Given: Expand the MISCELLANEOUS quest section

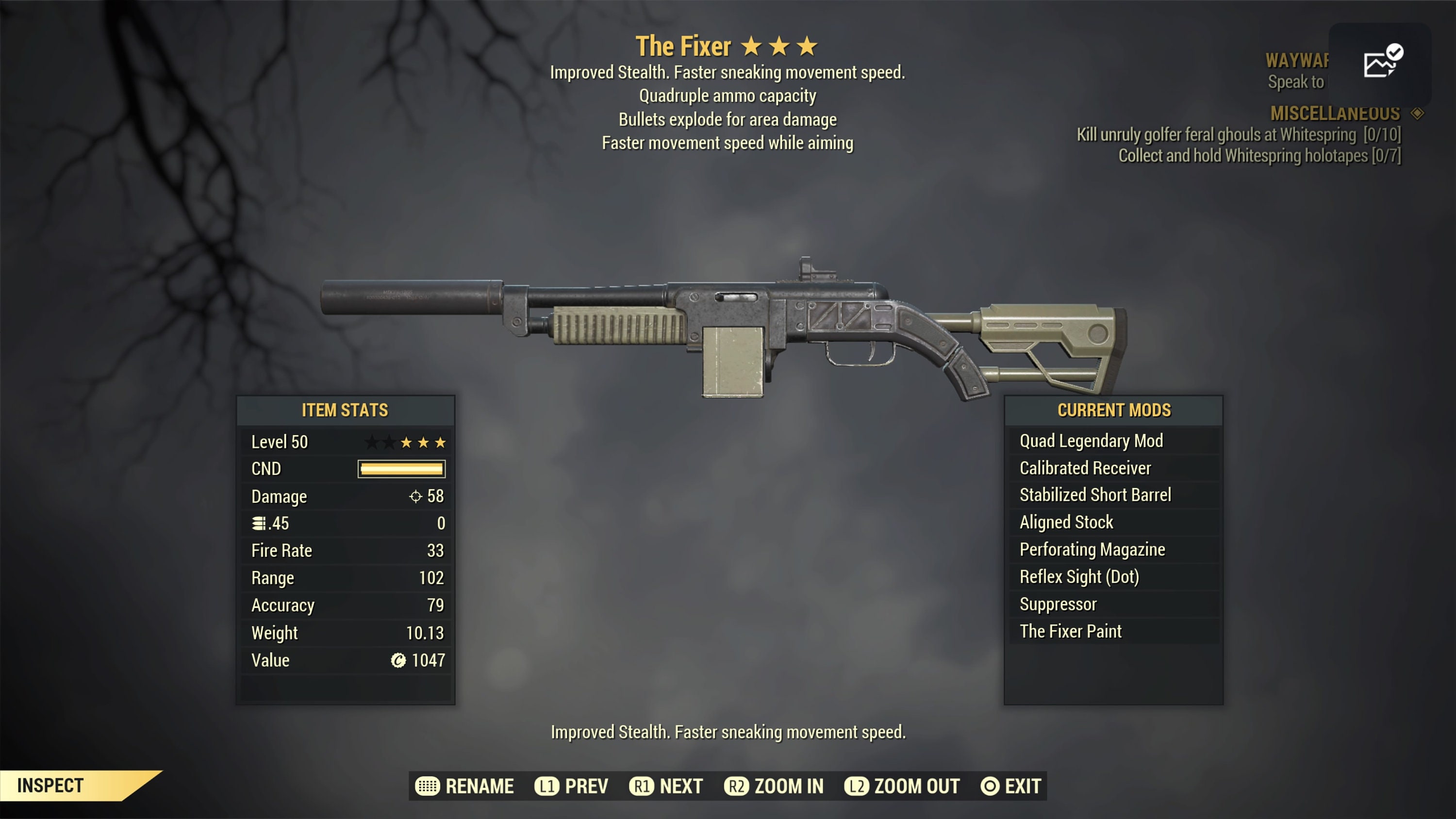Looking at the screenshot, I should [x=1335, y=113].
